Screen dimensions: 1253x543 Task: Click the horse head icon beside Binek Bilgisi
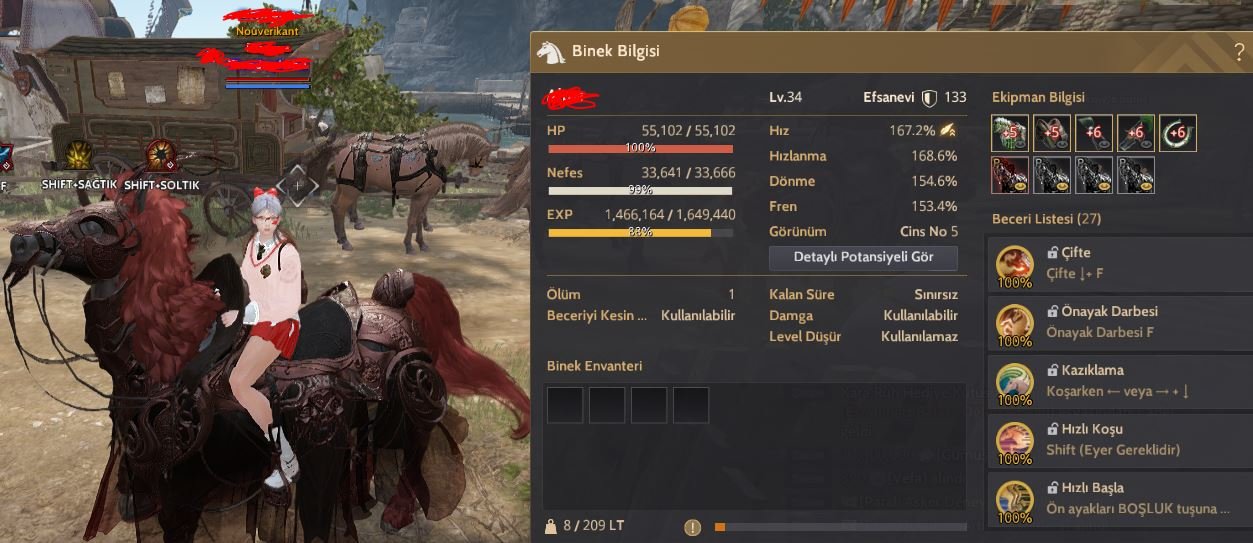(551, 51)
